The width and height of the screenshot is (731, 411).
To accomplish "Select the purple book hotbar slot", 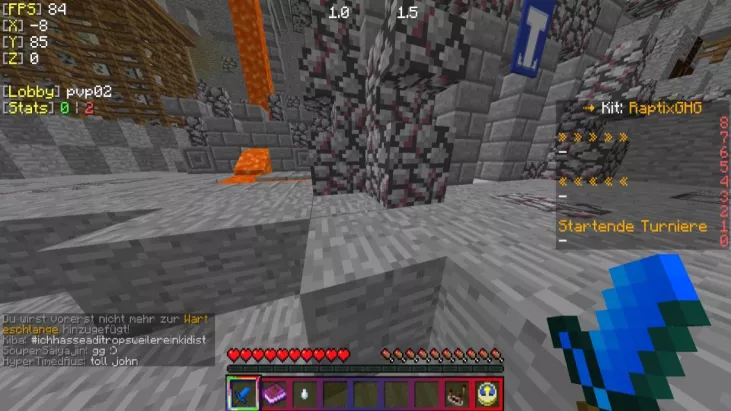I will pyautogui.click(x=275, y=393).
